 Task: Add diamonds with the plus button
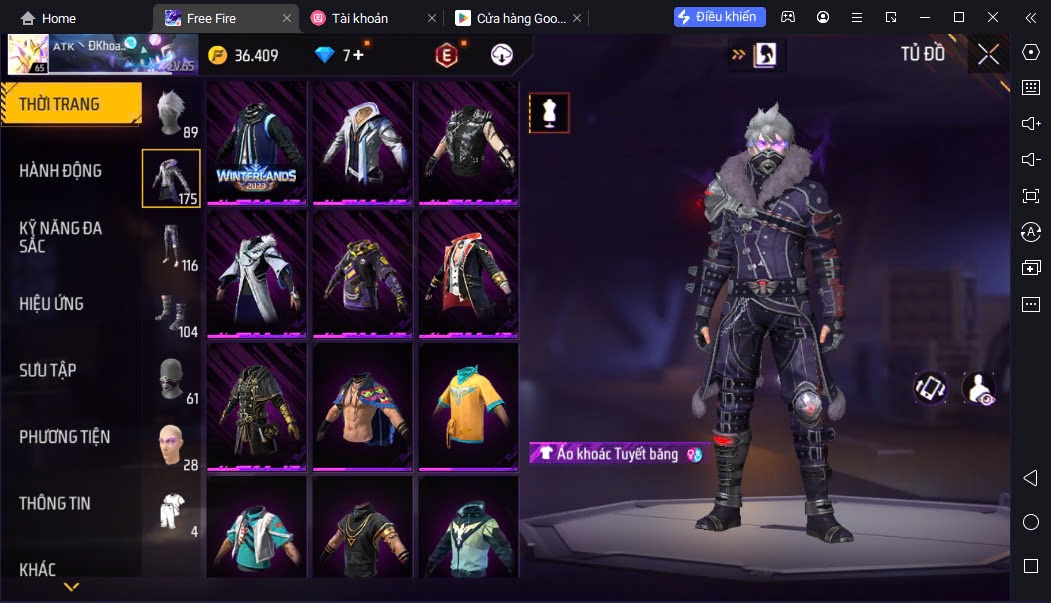[358, 55]
